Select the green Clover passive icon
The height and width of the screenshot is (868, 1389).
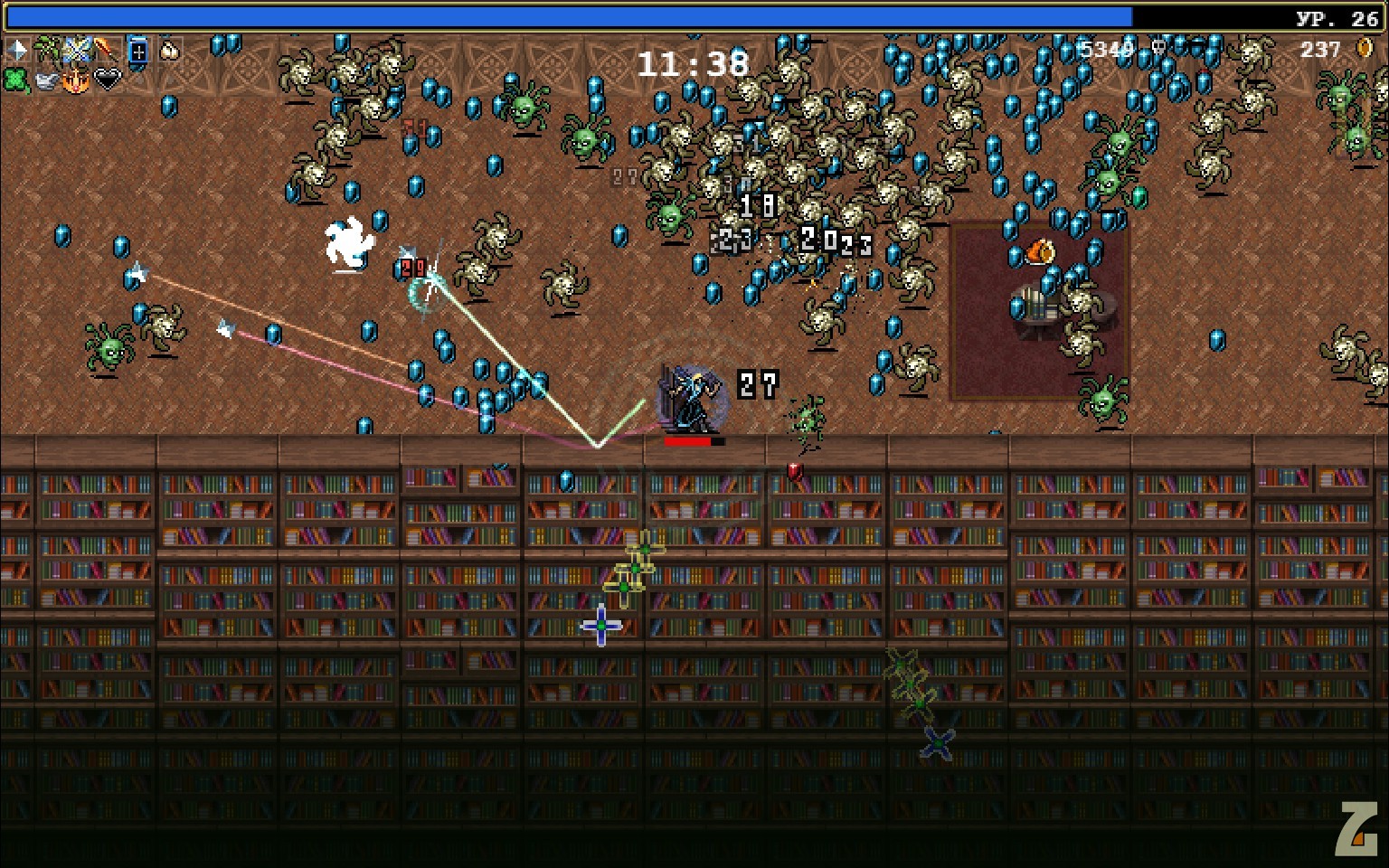click(x=17, y=80)
